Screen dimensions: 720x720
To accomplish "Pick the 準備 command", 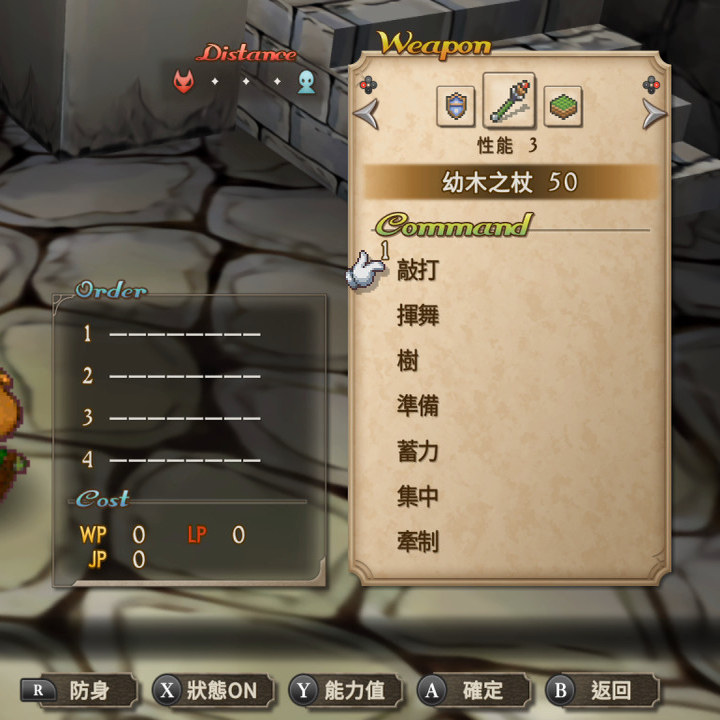I will (418, 406).
